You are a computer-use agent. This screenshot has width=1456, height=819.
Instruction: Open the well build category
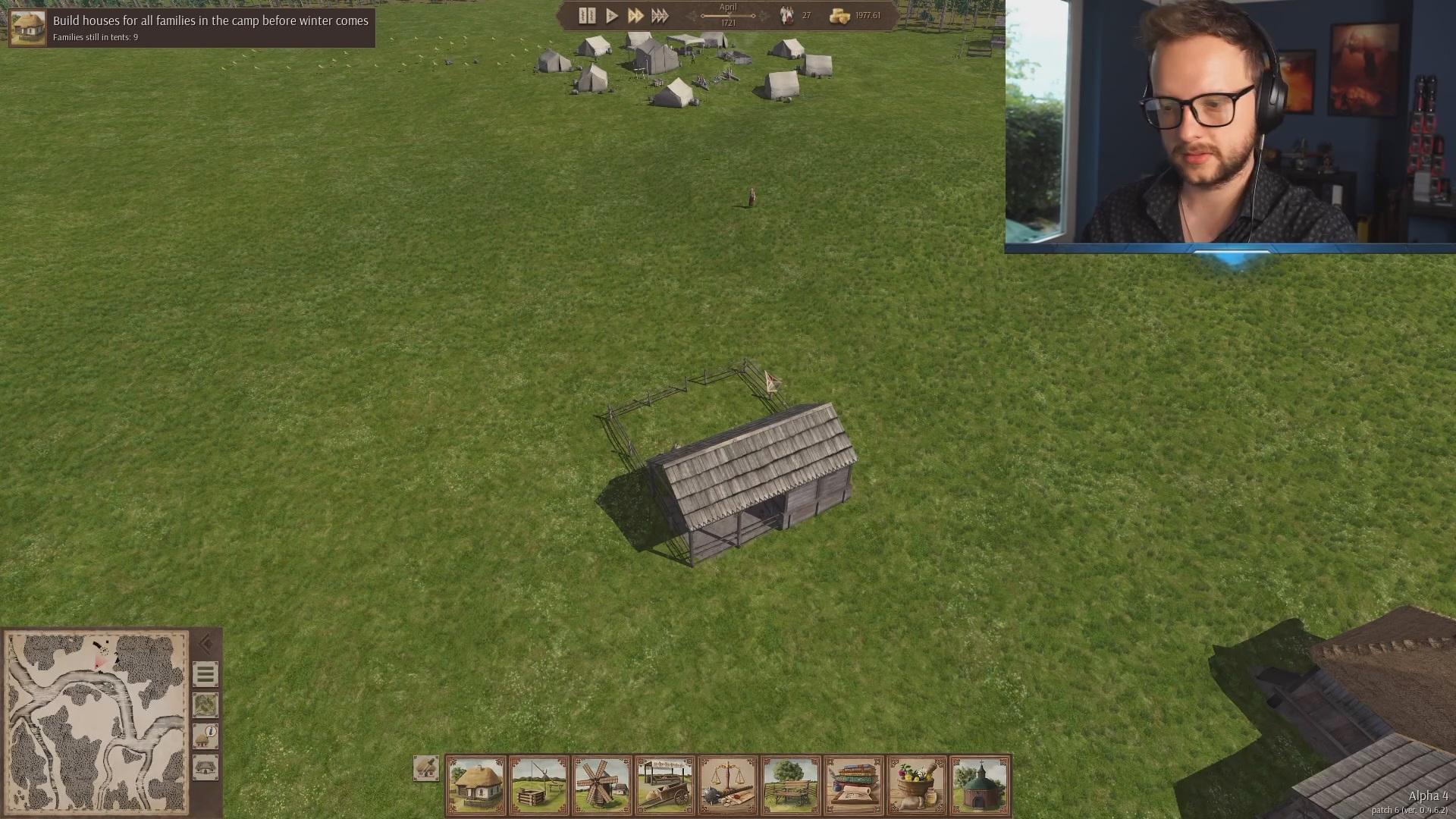coord(539,785)
